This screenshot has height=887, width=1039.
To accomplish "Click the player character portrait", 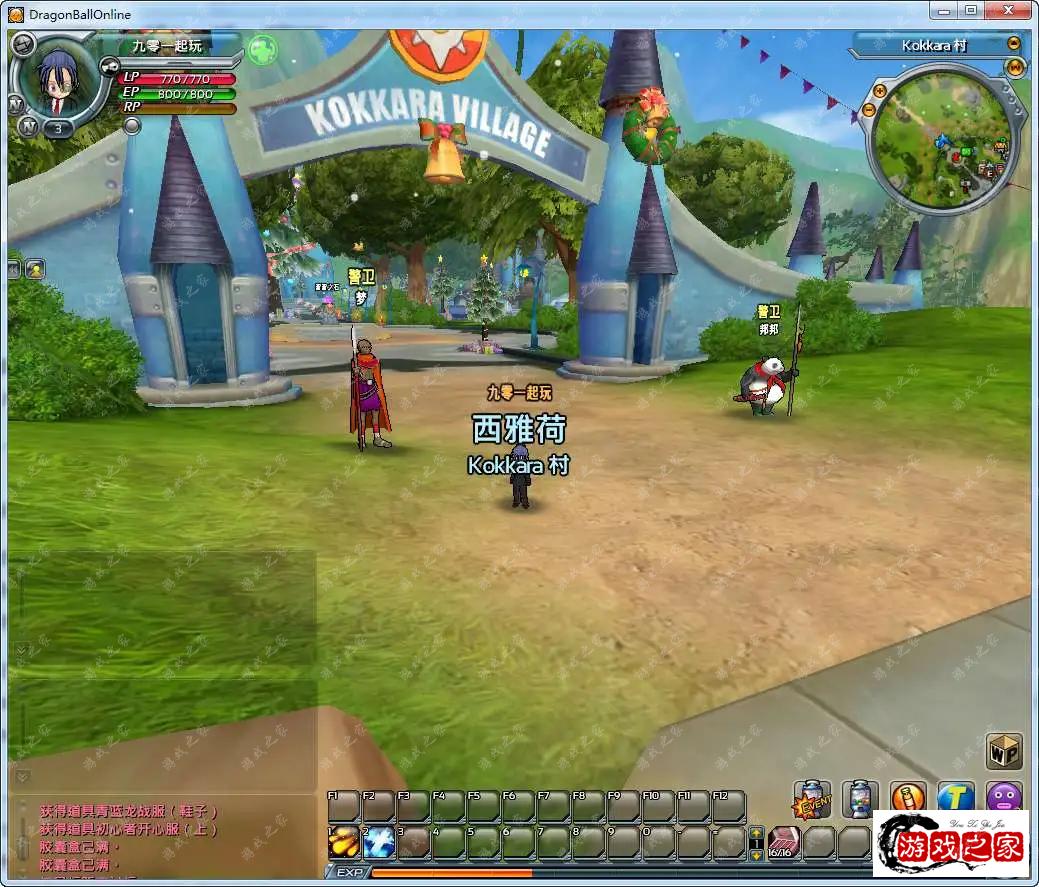I will pyautogui.click(x=58, y=78).
